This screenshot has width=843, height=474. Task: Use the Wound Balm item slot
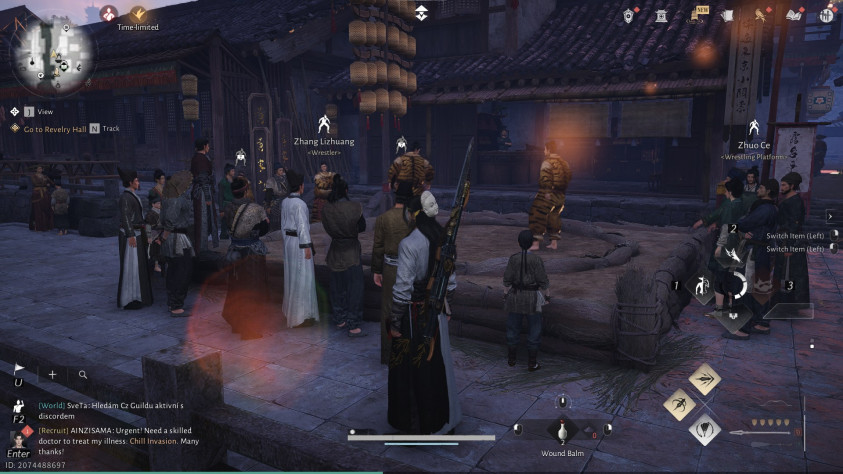point(561,431)
